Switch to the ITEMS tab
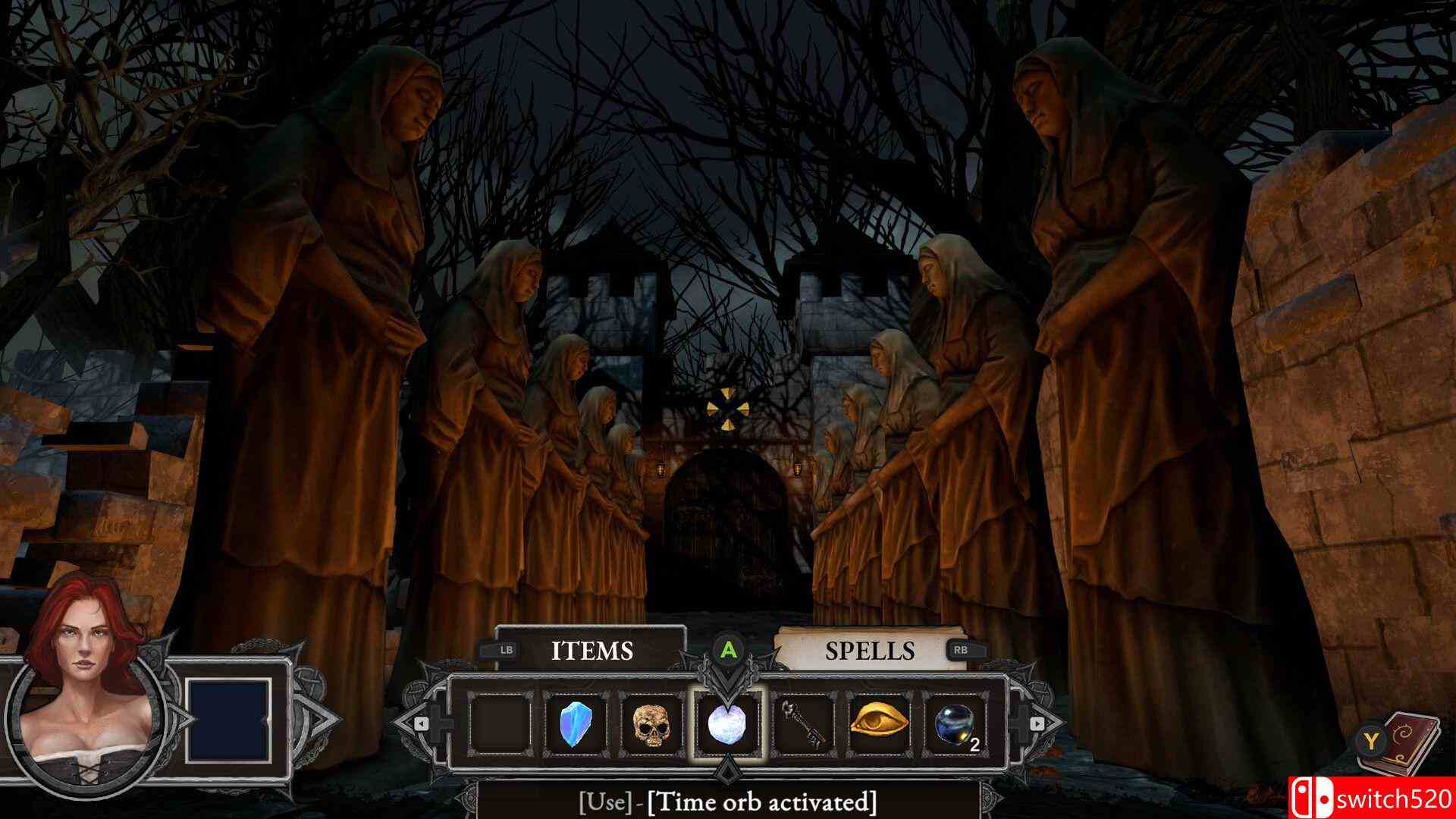The width and height of the screenshot is (1456, 819). click(592, 650)
